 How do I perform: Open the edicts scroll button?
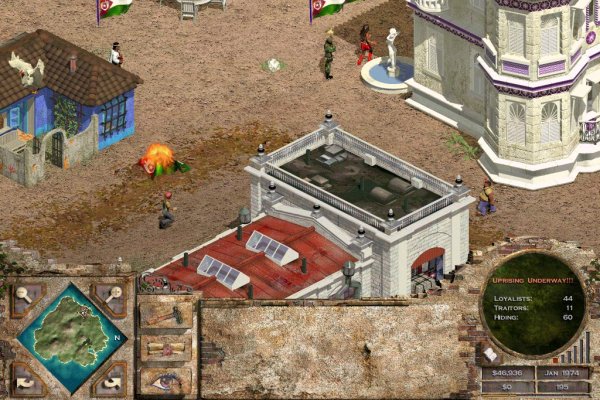click(165, 346)
